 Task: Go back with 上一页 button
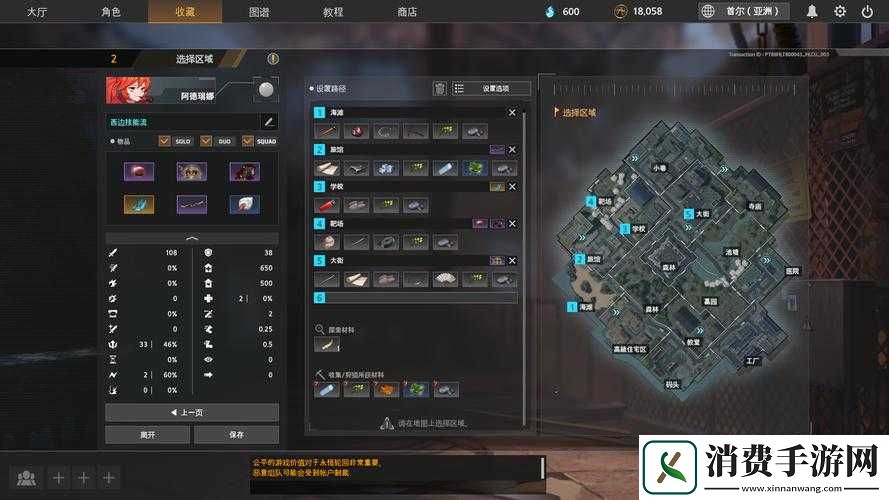pos(192,412)
